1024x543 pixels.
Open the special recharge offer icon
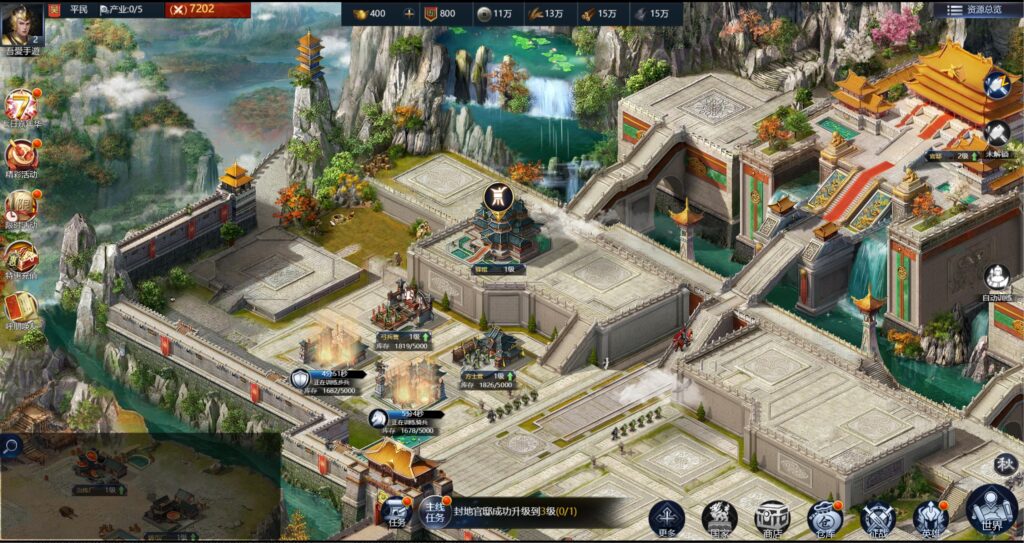[21, 258]
